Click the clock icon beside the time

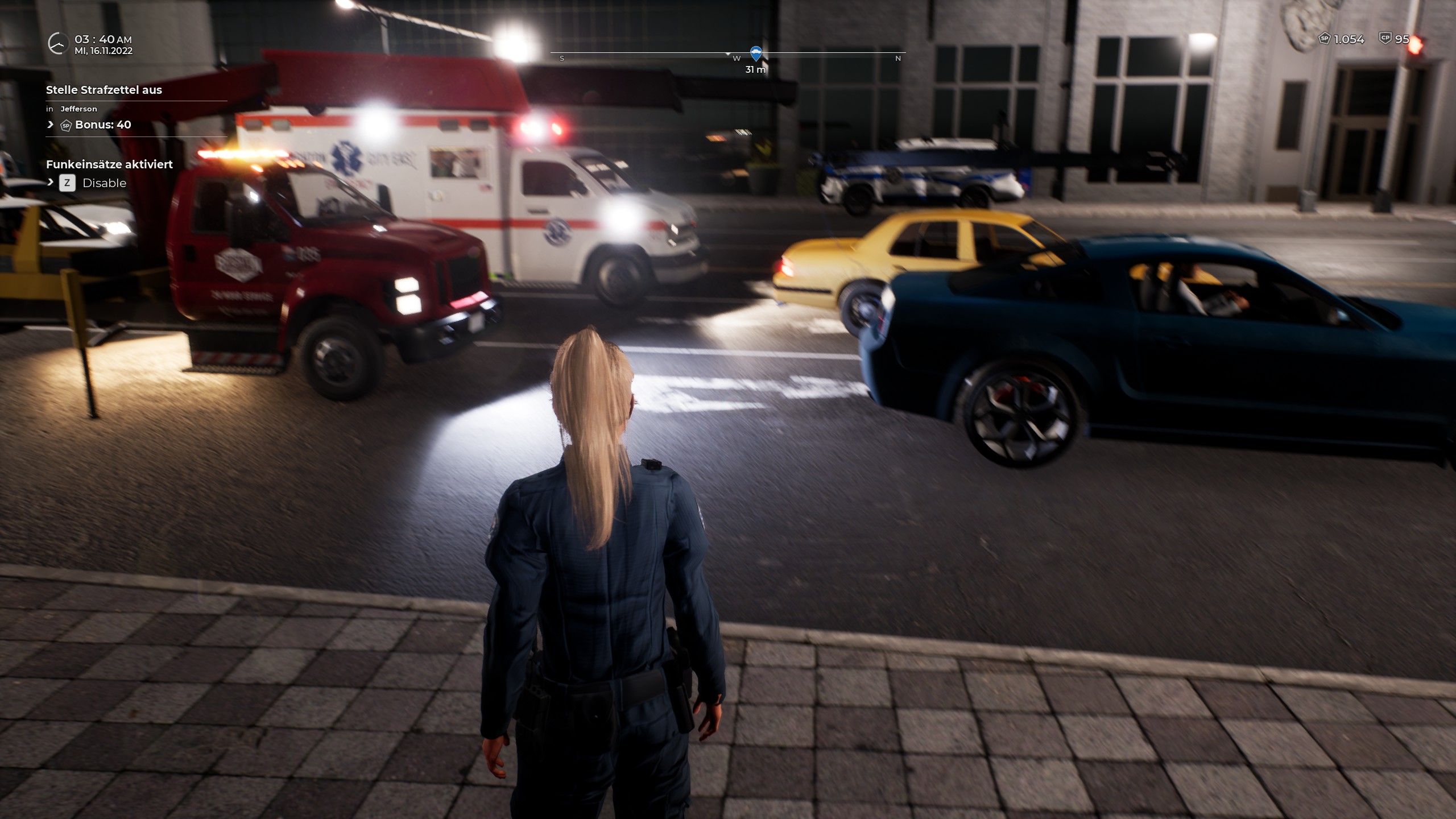(57, 44)
